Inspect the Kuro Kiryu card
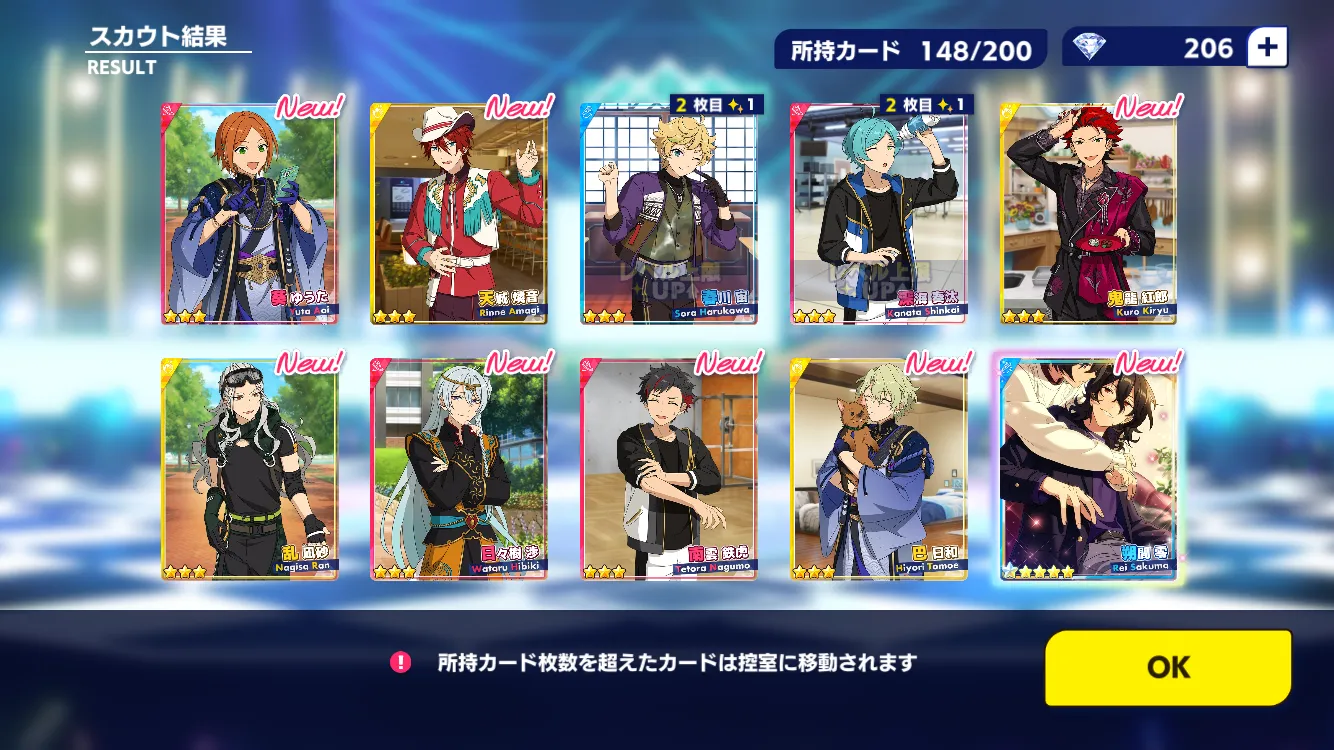Screen dimensions: 1334x750 (1088, 214)
